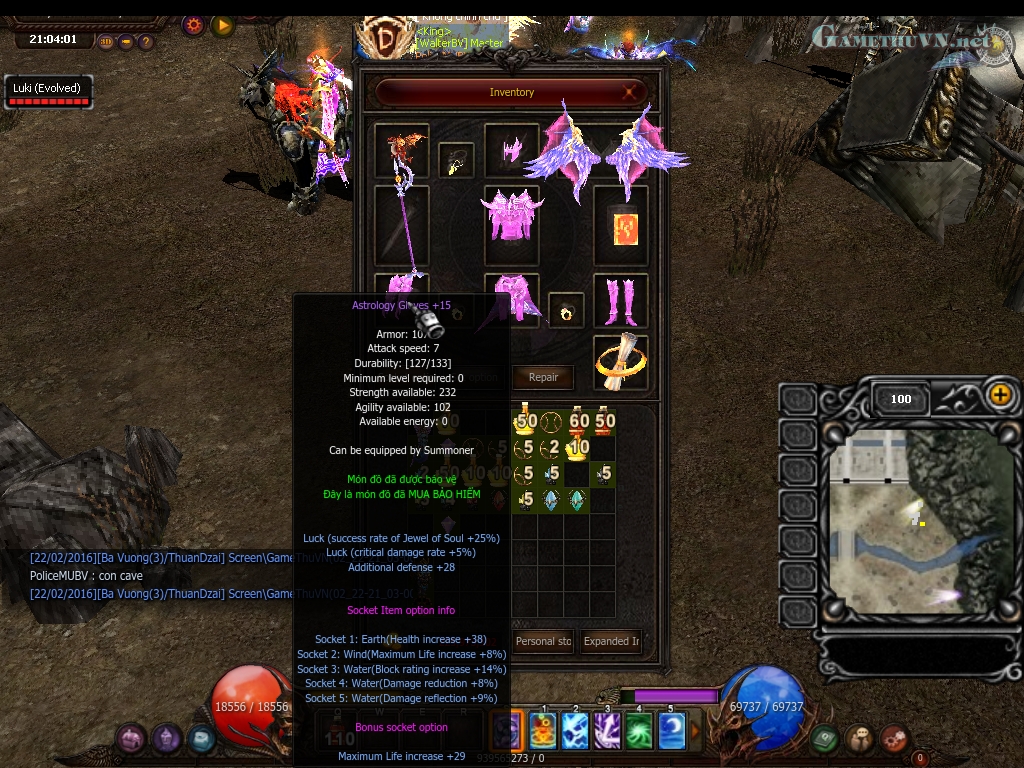Toggle the 3D view button
Image resolution: width=1024 pixels, height=768 pixels.
(106, 42)
